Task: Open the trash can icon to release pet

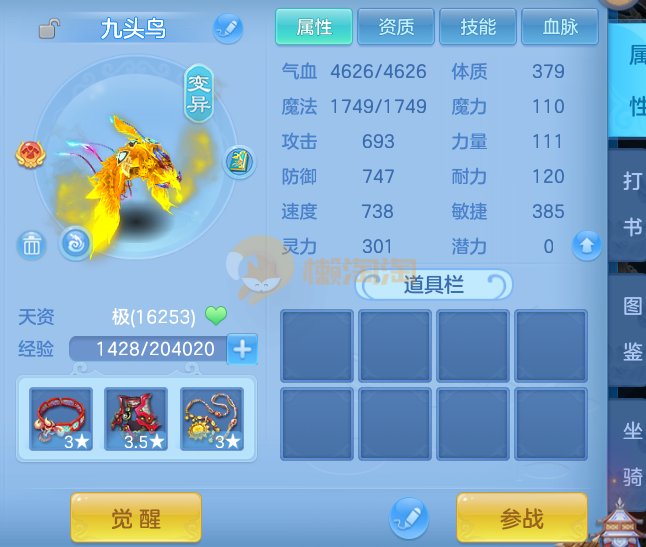Action: click(x=31, y=243)
